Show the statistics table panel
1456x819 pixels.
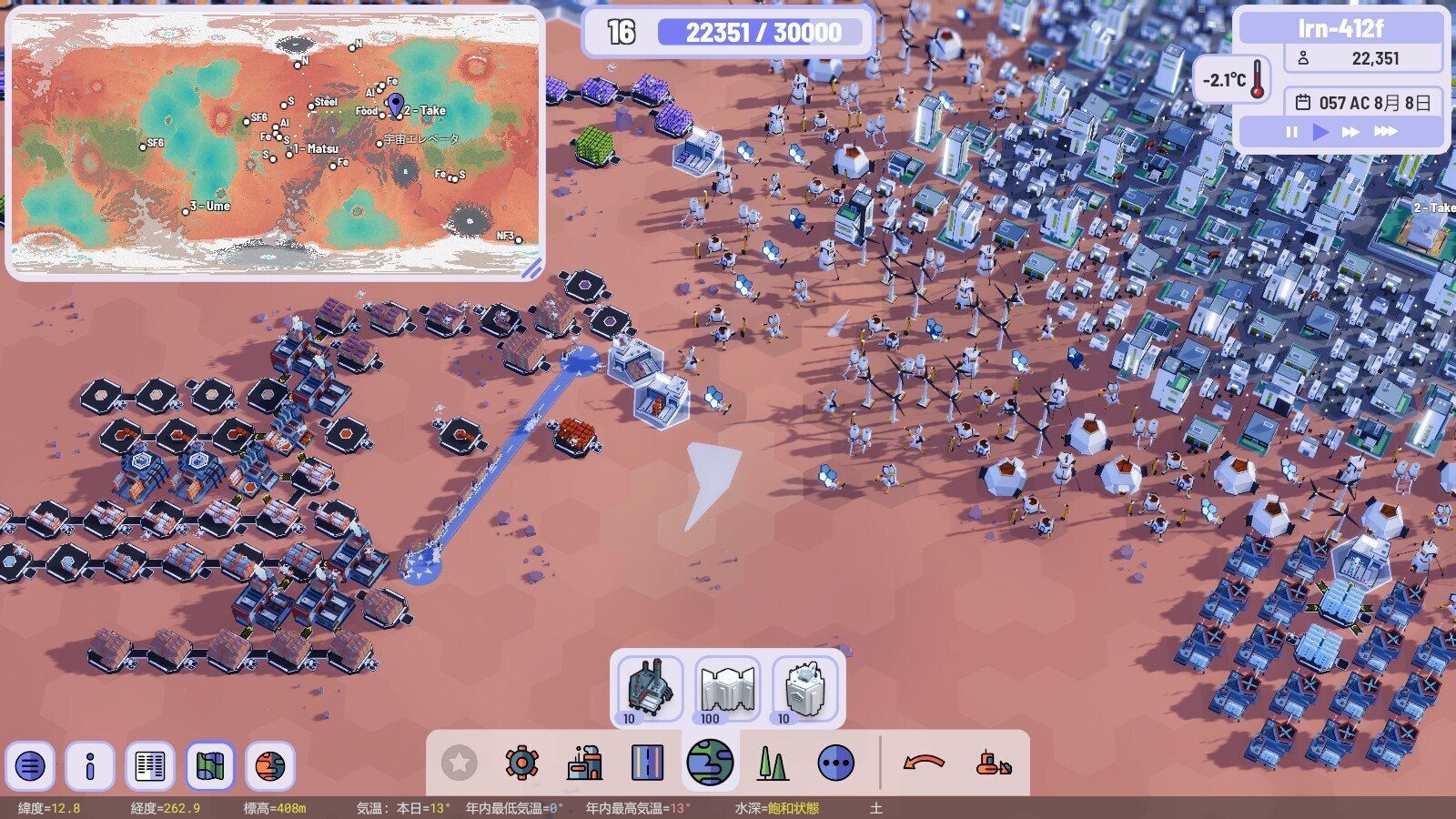(x=150, y=765)
